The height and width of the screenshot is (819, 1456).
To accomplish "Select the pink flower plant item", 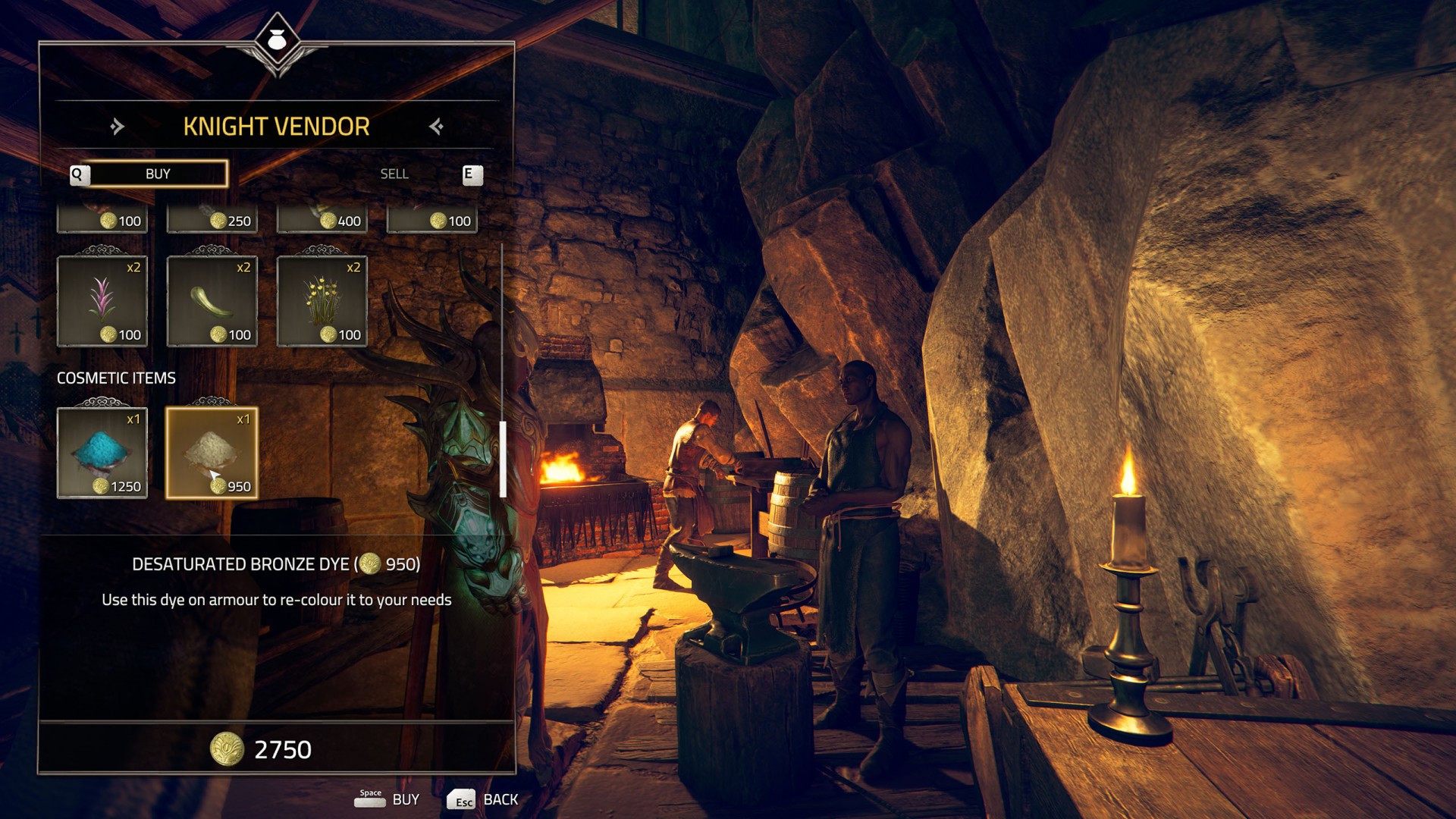I will (x=102, y=301).
